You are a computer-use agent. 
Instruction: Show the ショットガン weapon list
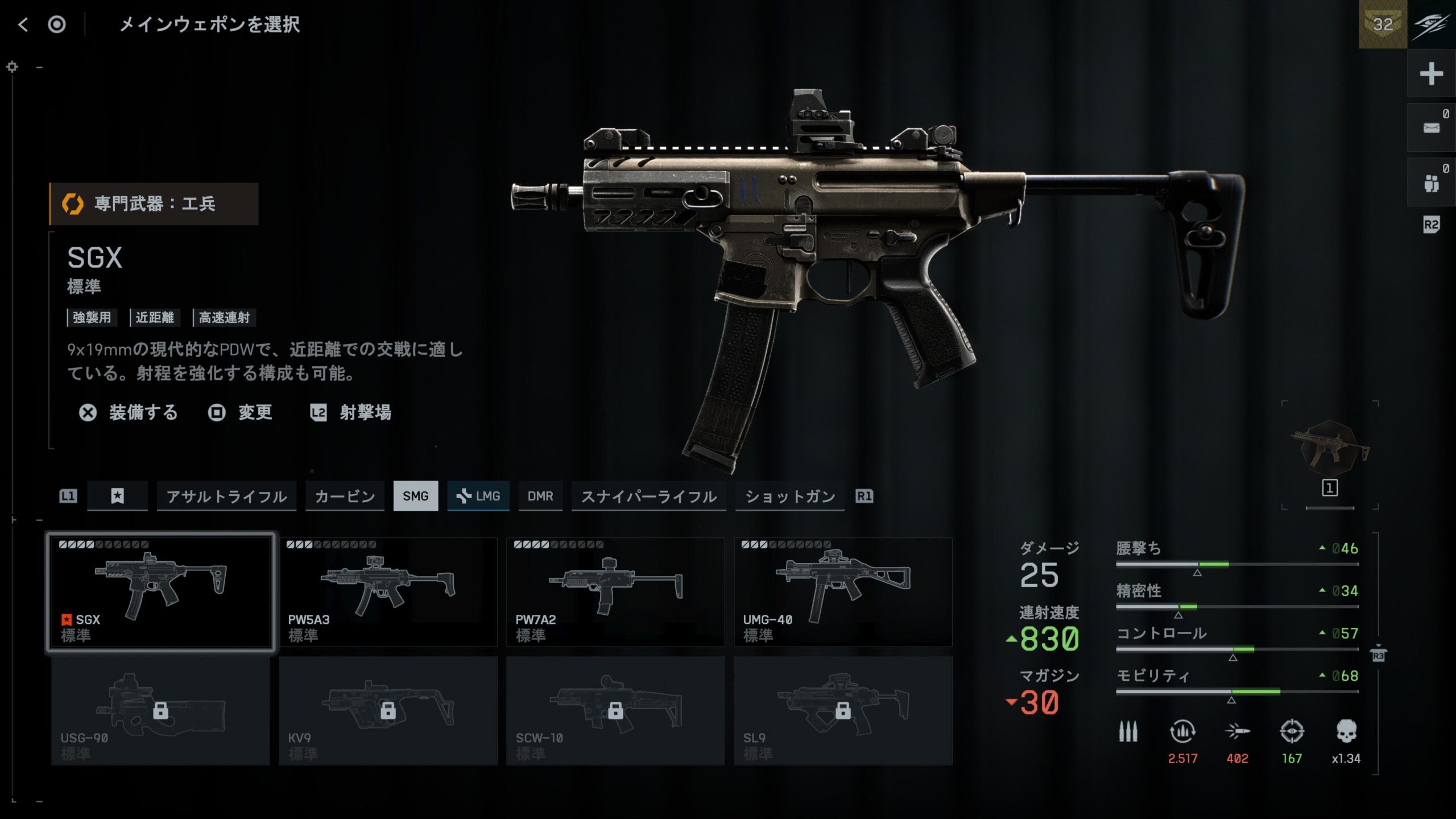coord(790,496)
